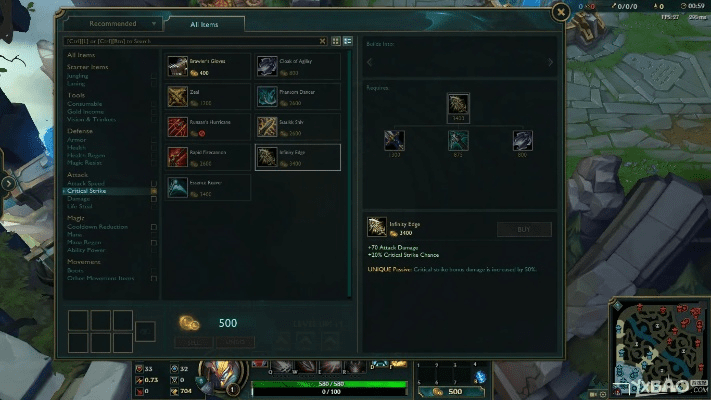The height and width of the screenshot is (400, 711).
Task: Toggle the Damage filter checkbox
Action: coord(154,199)
